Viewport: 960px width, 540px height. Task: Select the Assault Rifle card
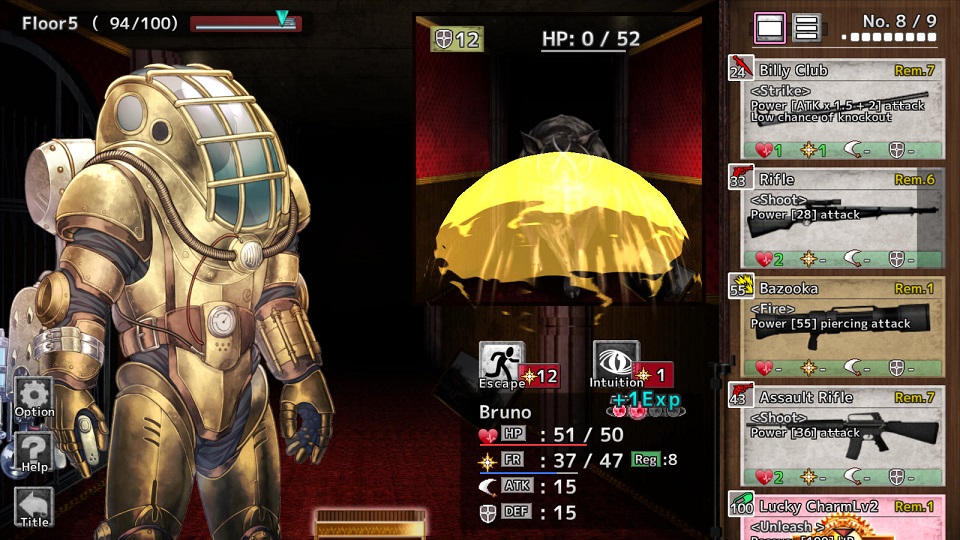coord(838,436)
